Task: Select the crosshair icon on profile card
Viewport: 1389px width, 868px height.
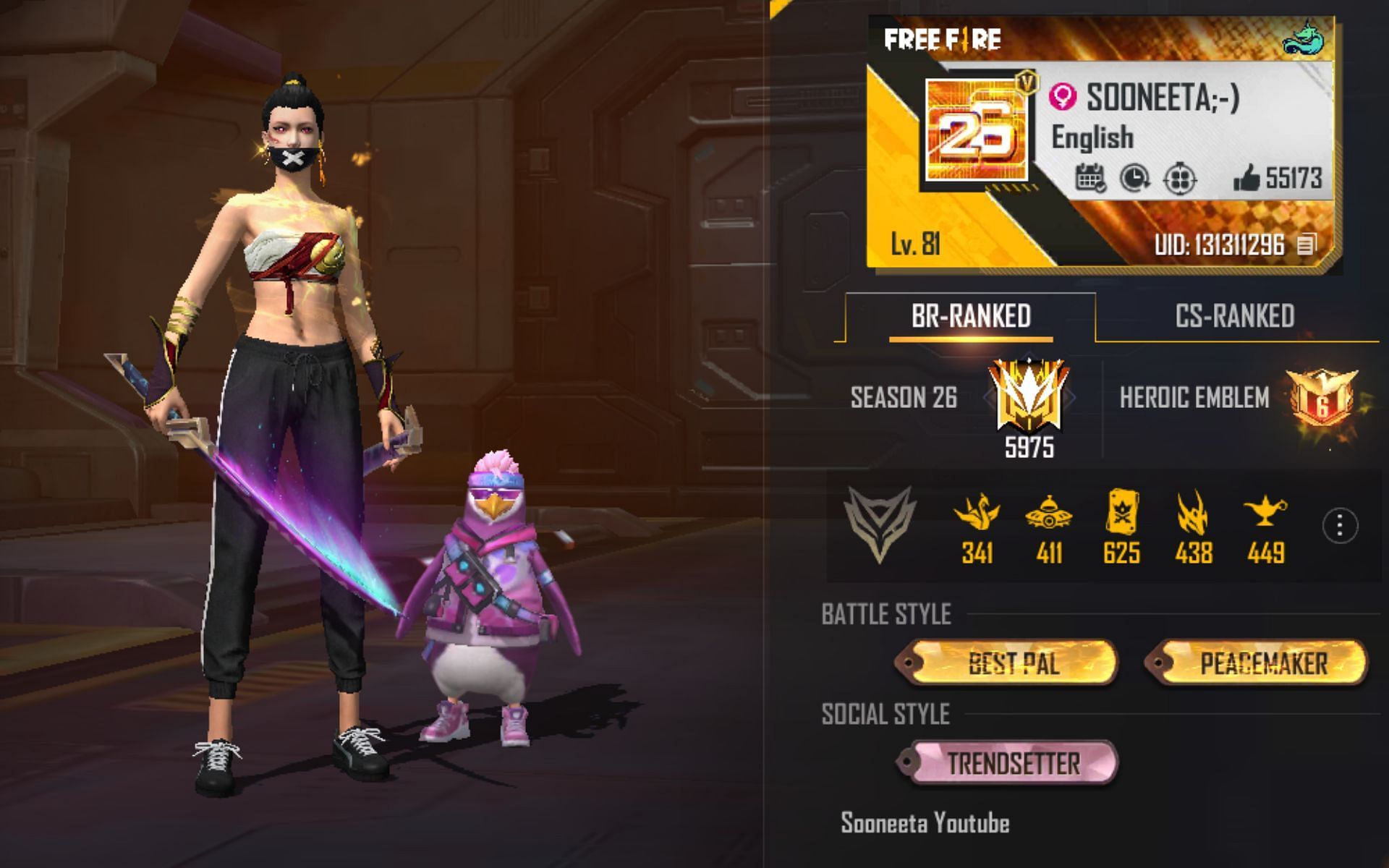Action: [x=1179, y=178]
